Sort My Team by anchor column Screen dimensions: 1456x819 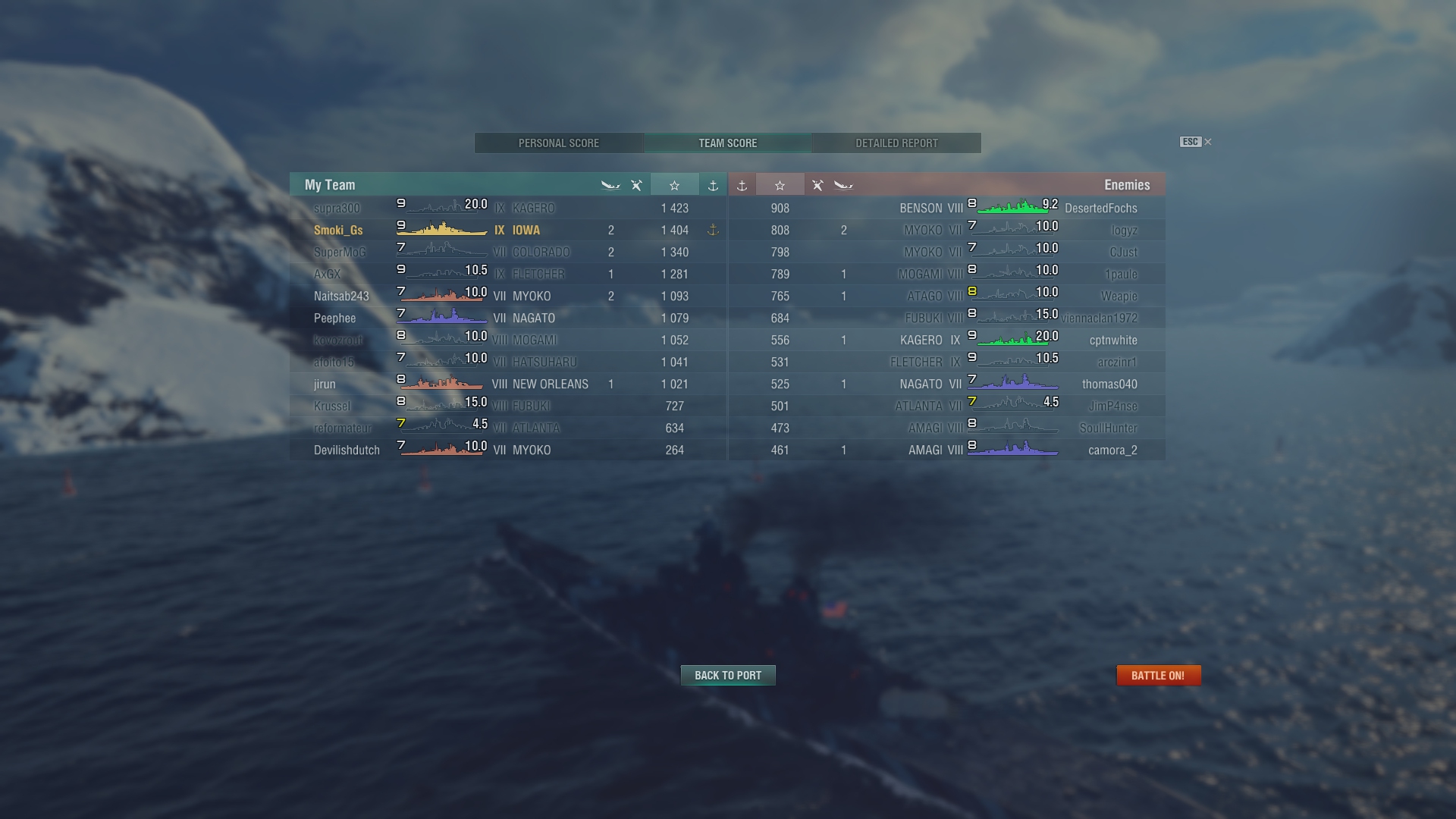(x=713, y=185)
